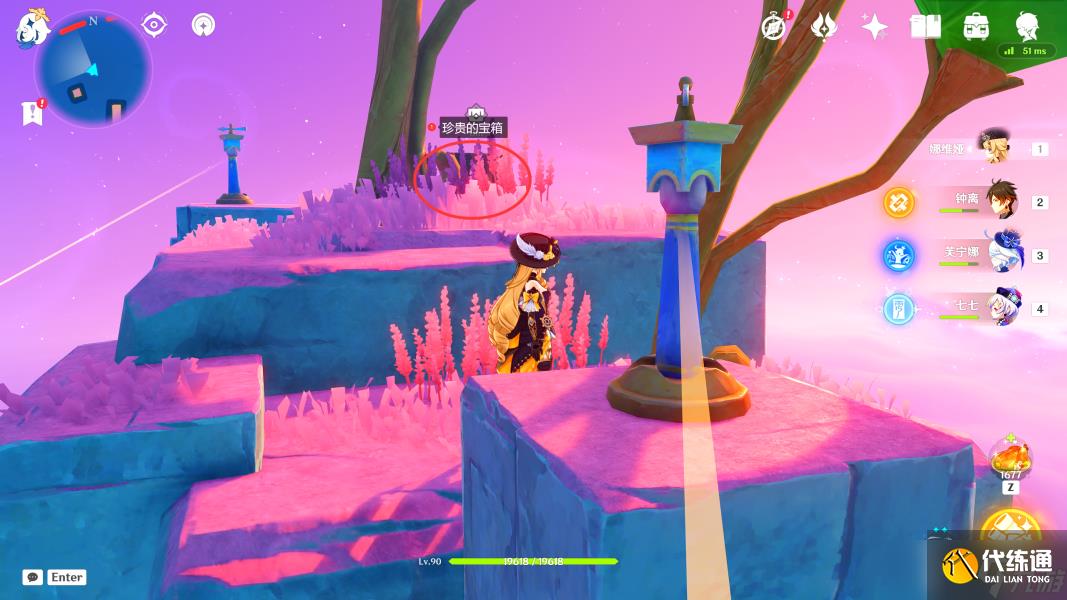The height and width of the screenshot is (600, 1067).
Task: Open the Adventurer Handbook book icon
Action: coord(926,27)
